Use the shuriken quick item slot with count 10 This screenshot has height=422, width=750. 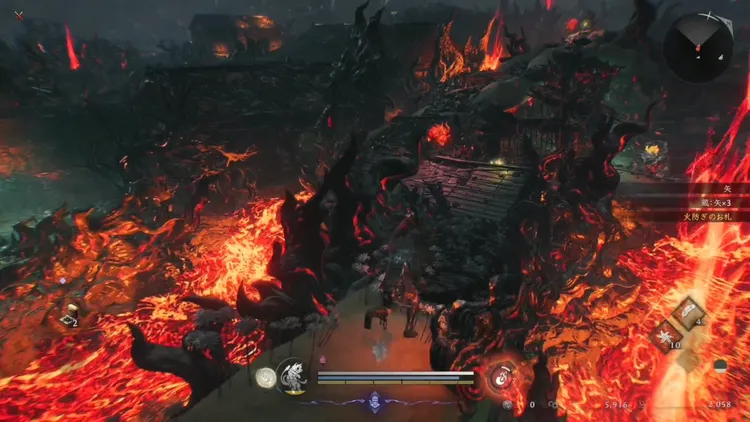[x=665, y=337]
